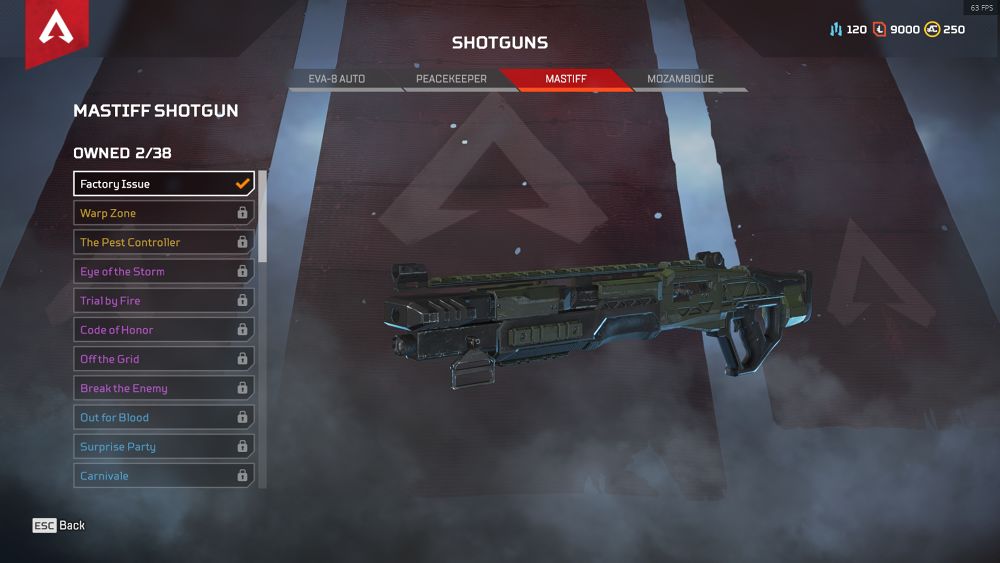
Task: Pick the Trial by Fire skin
Action: pos(164,300)
